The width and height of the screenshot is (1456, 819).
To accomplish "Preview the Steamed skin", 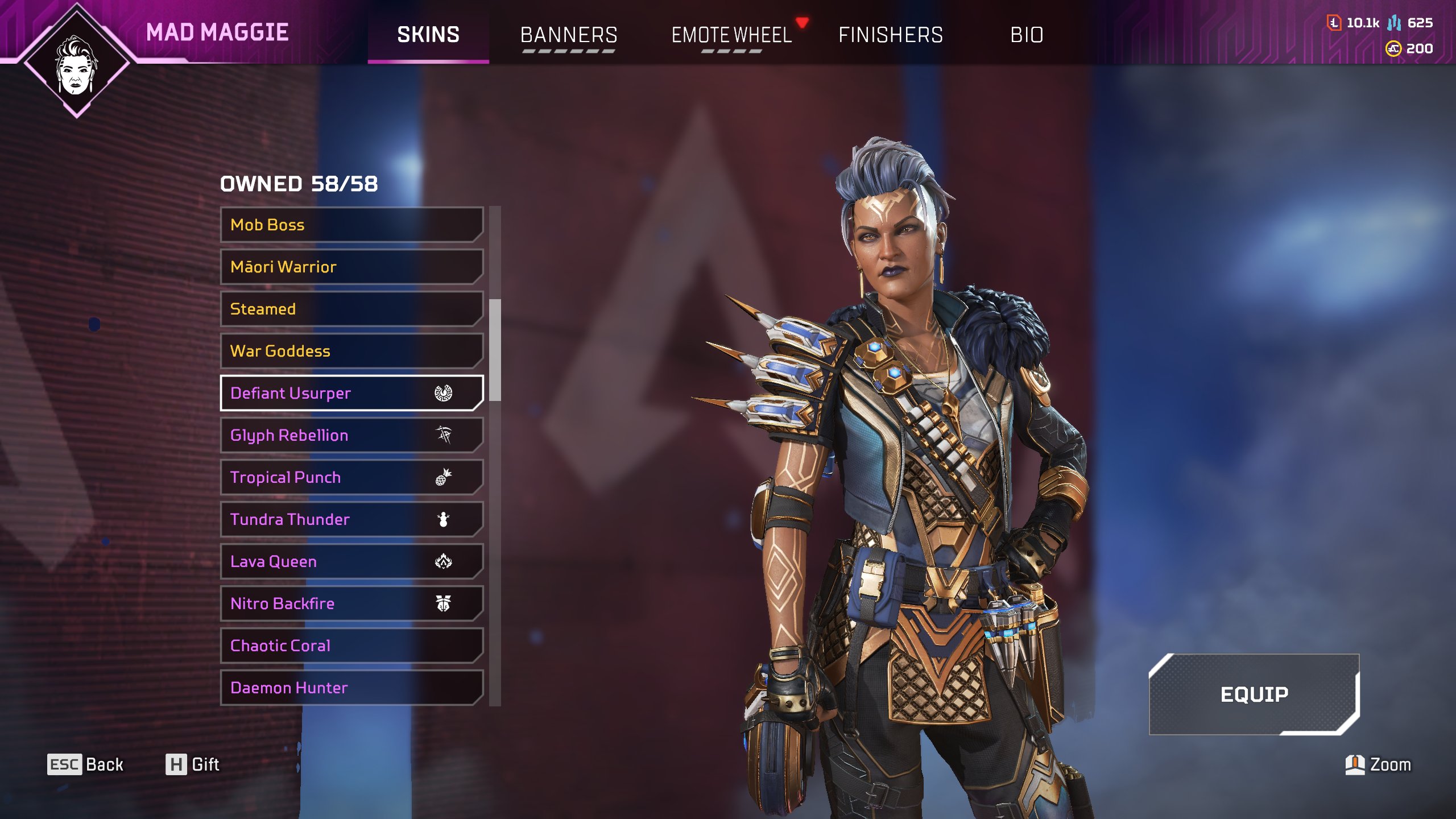I will (351, 309).
